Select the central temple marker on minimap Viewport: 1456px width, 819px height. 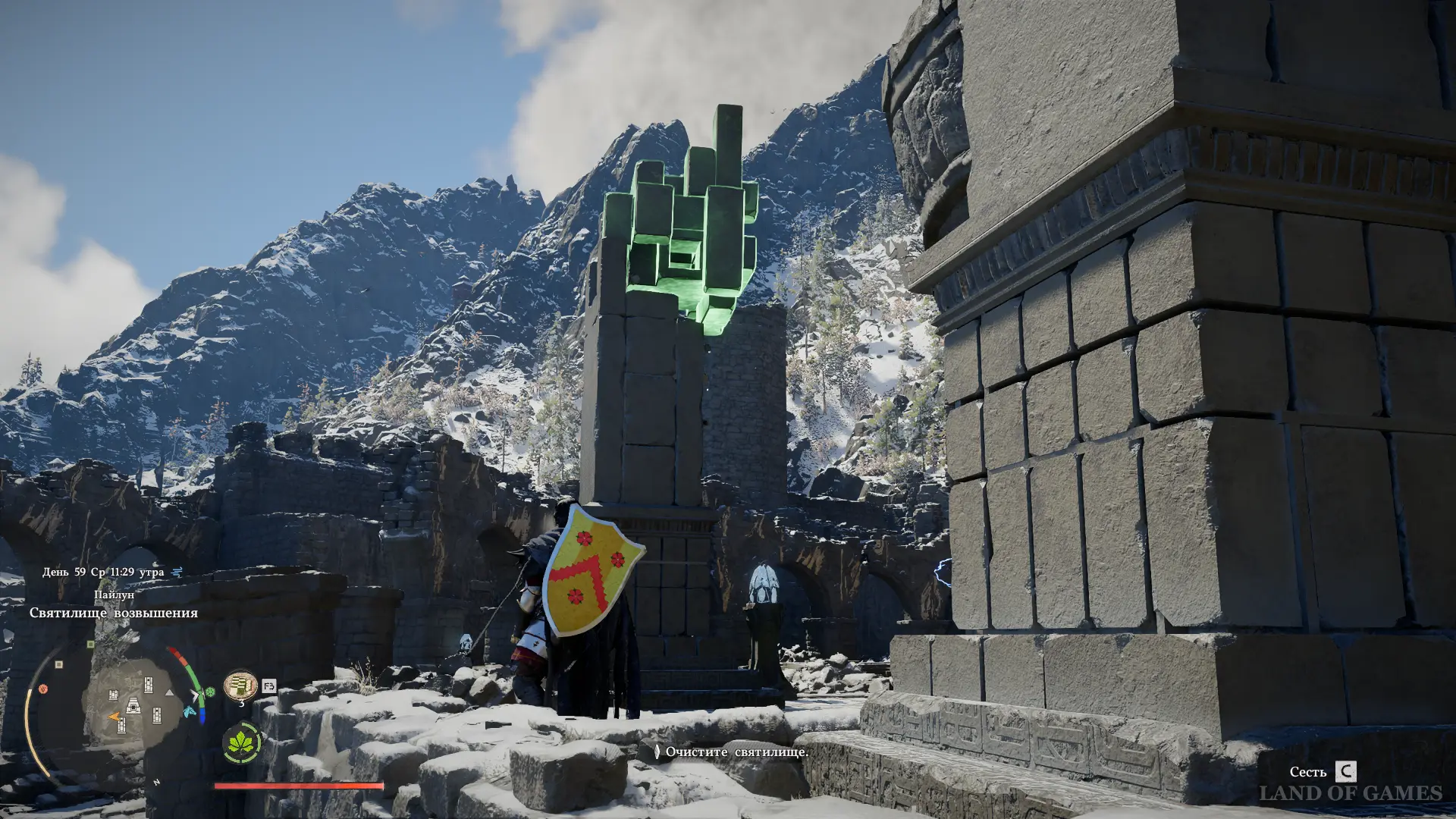pyautogui.click(x=133, y=706)
